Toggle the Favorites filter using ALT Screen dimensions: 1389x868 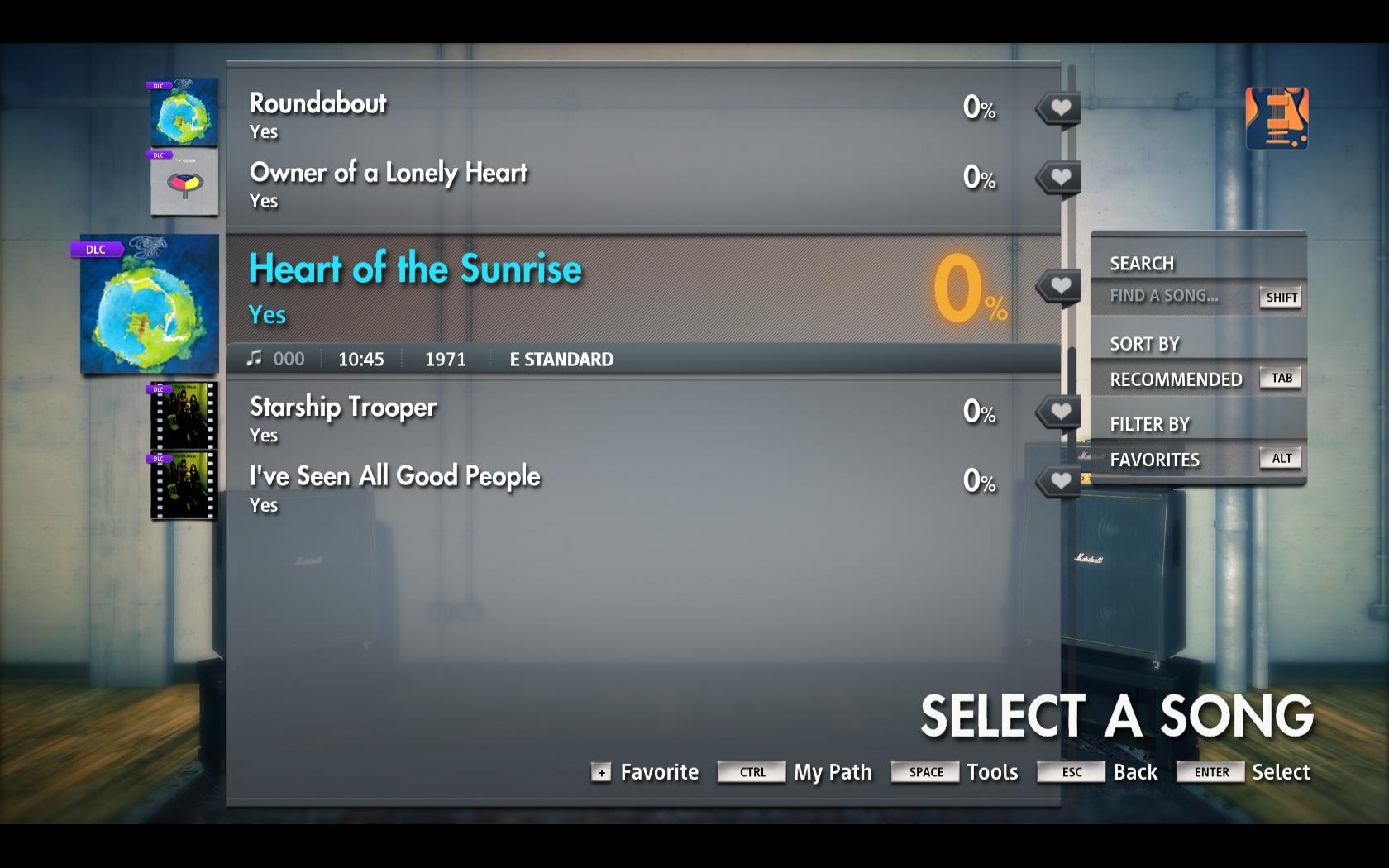[x=1280, y=457]
